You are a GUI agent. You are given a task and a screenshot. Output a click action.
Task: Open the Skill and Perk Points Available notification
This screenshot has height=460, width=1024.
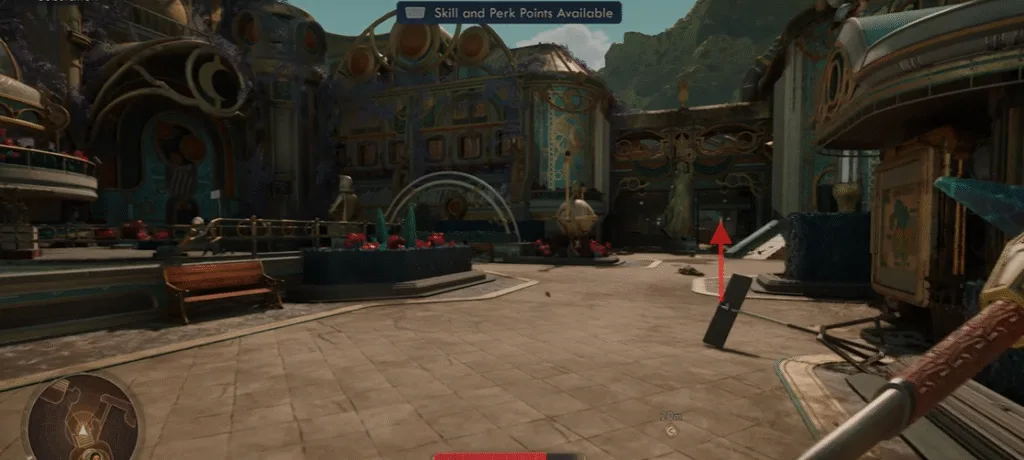(510, 12)
